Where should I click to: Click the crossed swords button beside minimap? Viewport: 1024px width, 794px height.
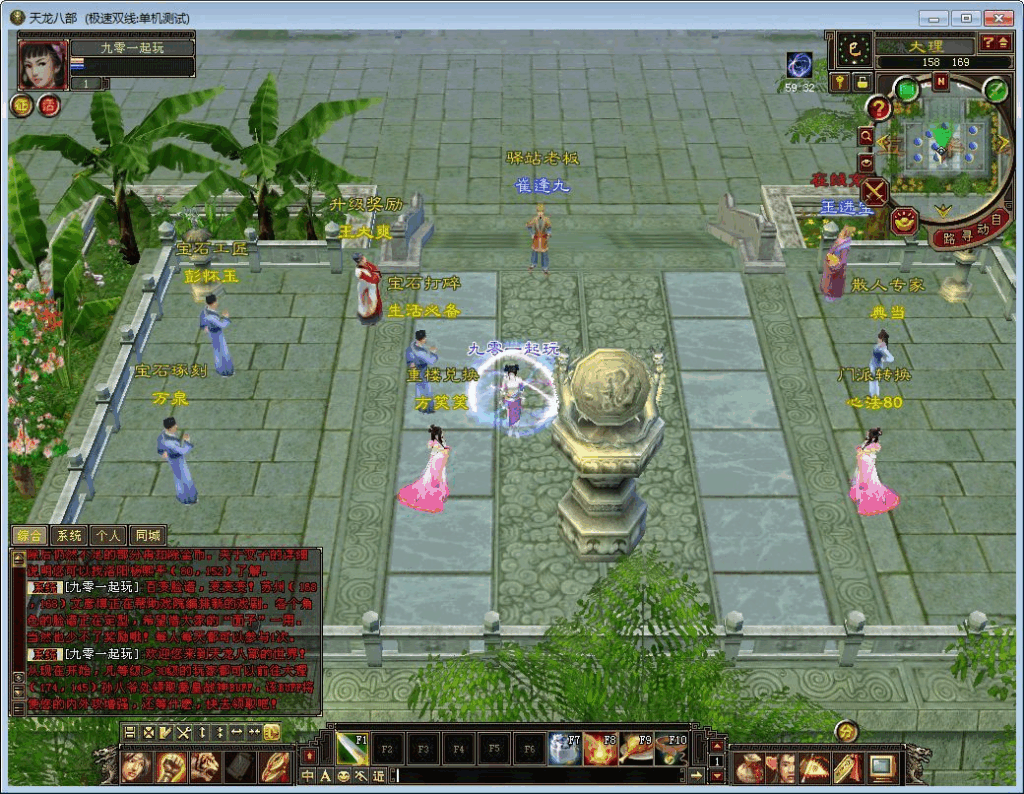coord(875,191)
